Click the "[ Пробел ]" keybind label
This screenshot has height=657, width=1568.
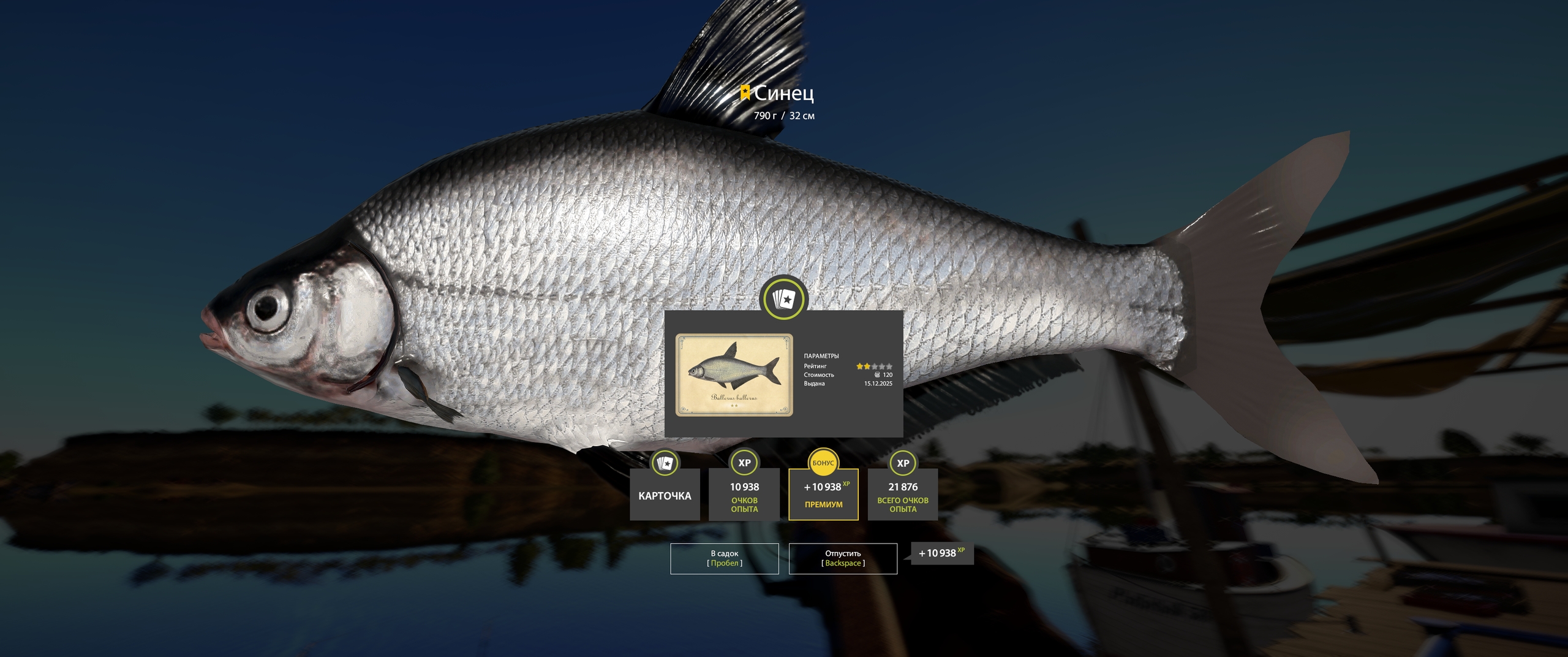pos(723,563)
